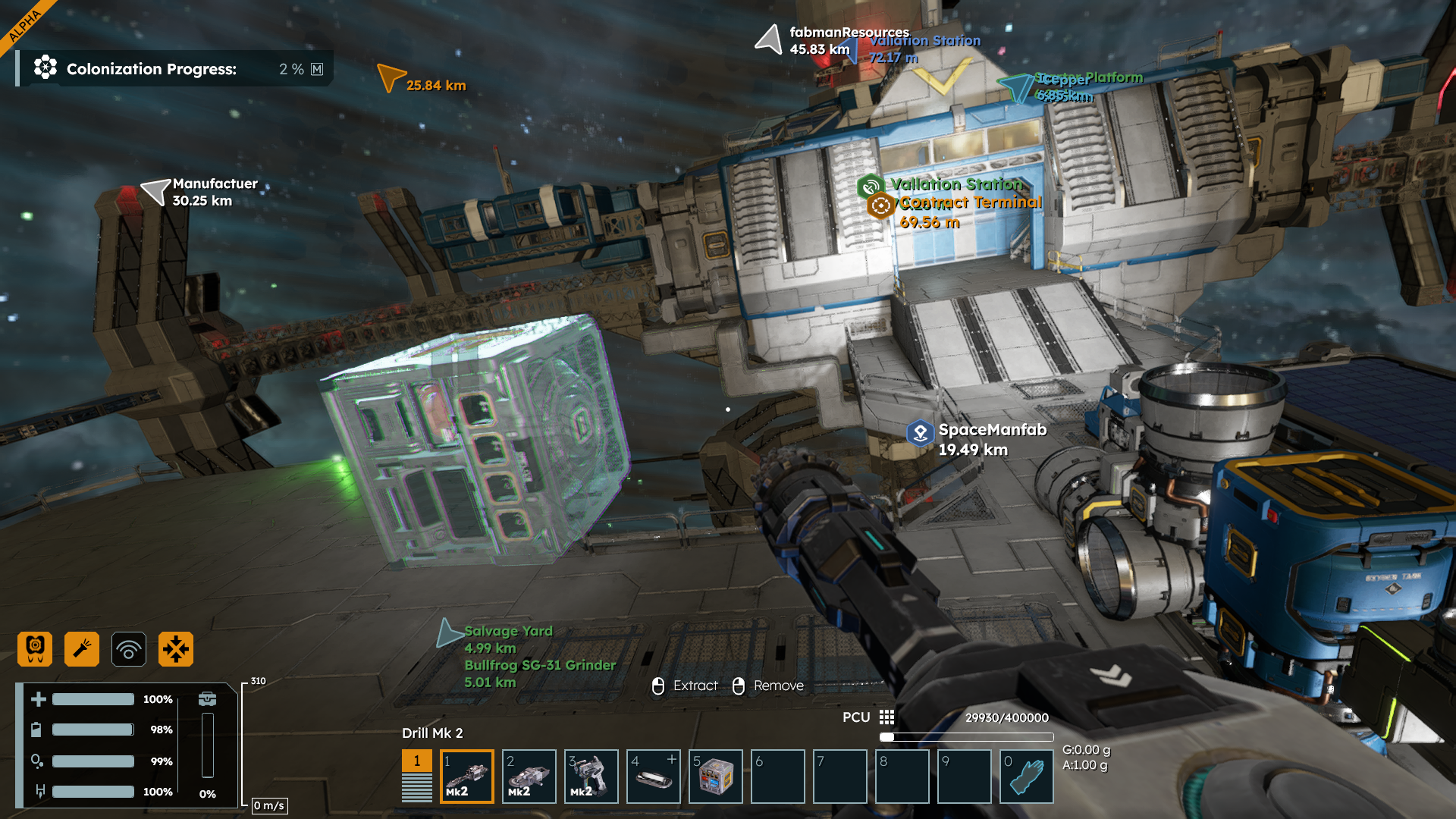
Task: Click the PCU grid icon
Action: point(886,717)
